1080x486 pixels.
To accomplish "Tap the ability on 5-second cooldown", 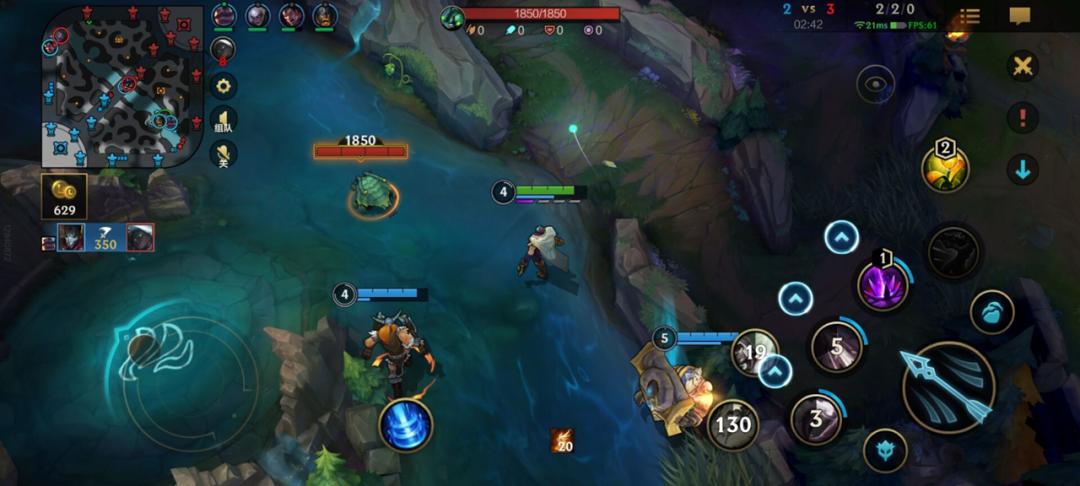I will (836, 345).
